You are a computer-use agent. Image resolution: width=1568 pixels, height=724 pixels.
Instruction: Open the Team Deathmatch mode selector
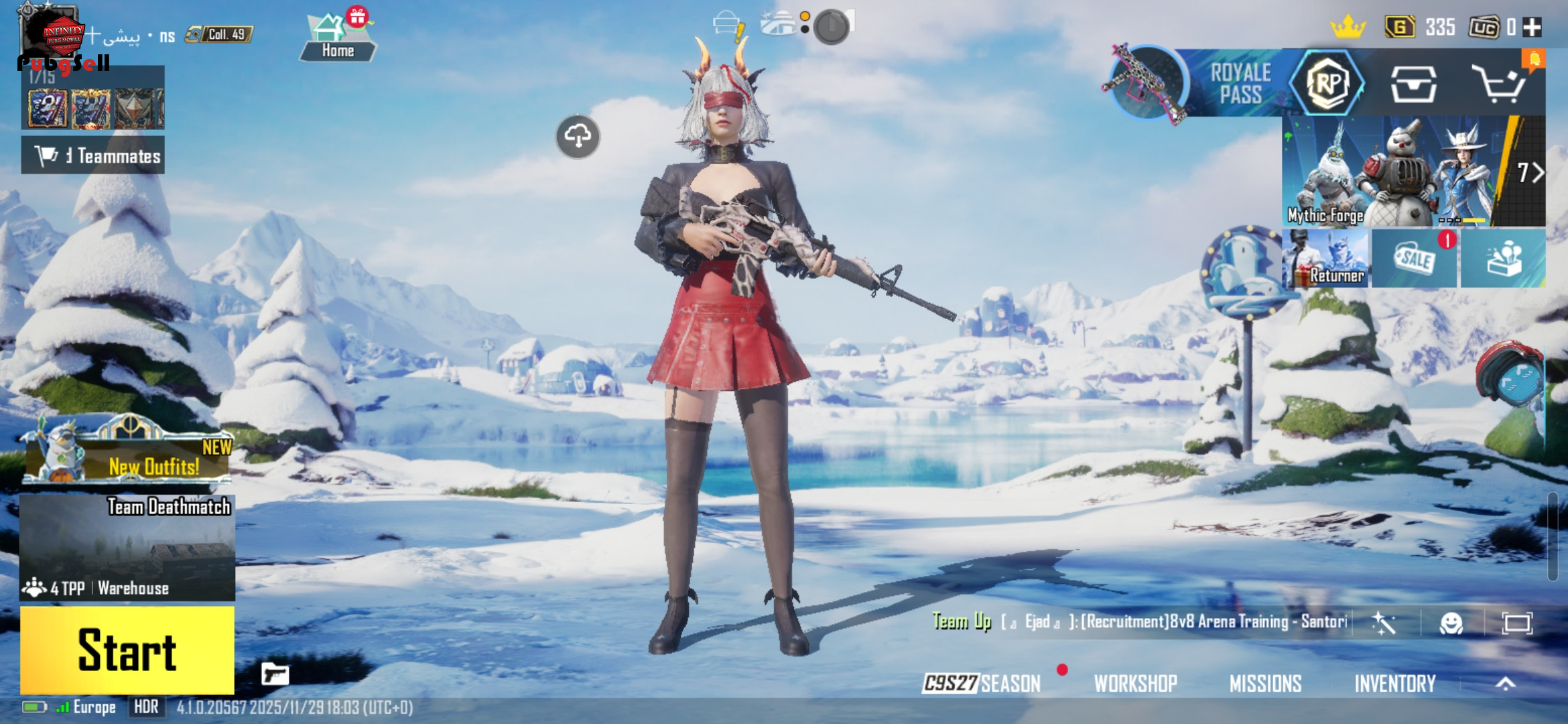pyautogui.click(x=127, y=548)
